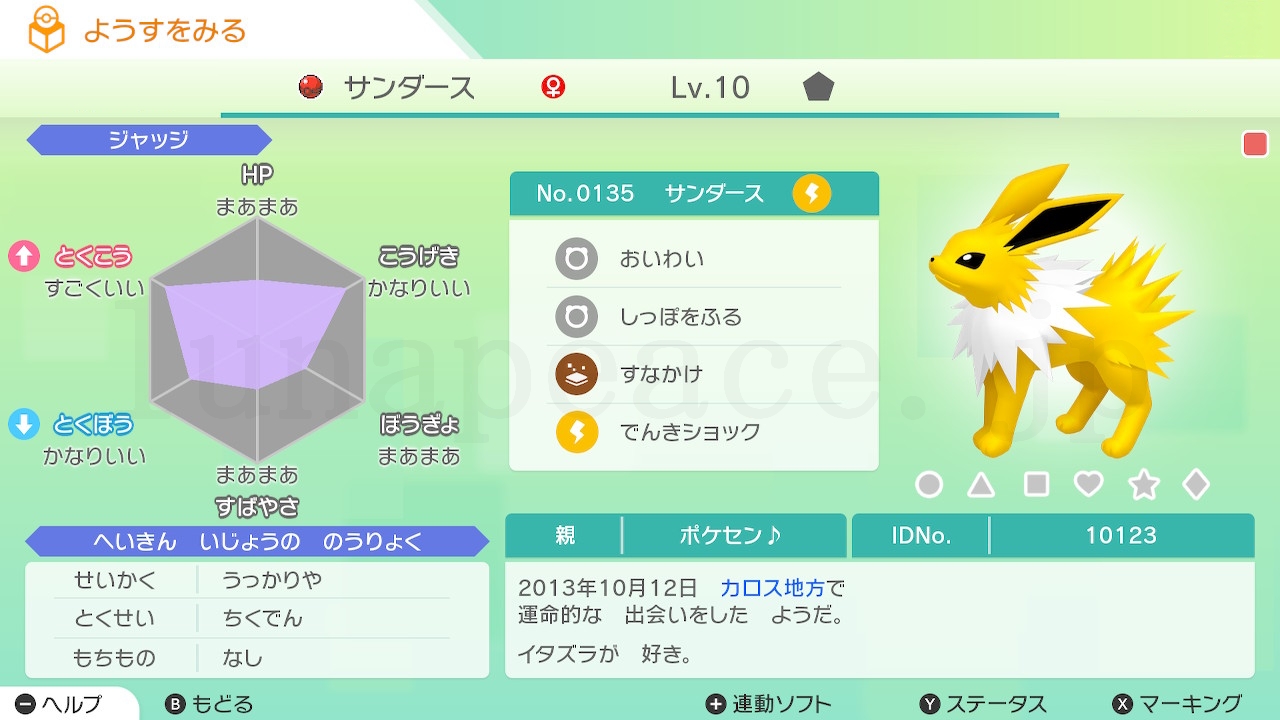Toggle the heart marking symbol
Screen dimensions: 1280x720
(1086, 484)
